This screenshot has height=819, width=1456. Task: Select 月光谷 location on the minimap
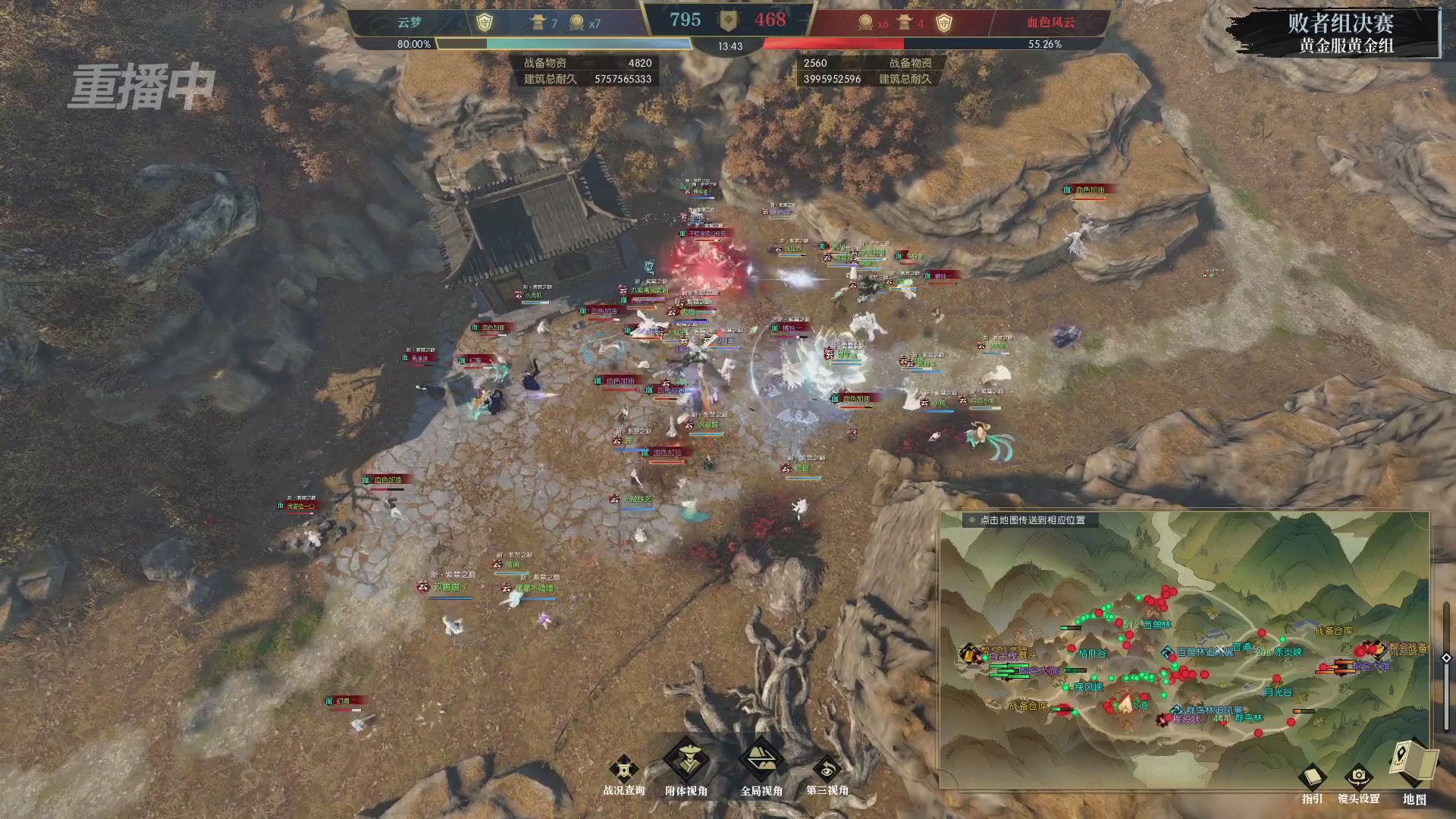[x=1278, y=692]
